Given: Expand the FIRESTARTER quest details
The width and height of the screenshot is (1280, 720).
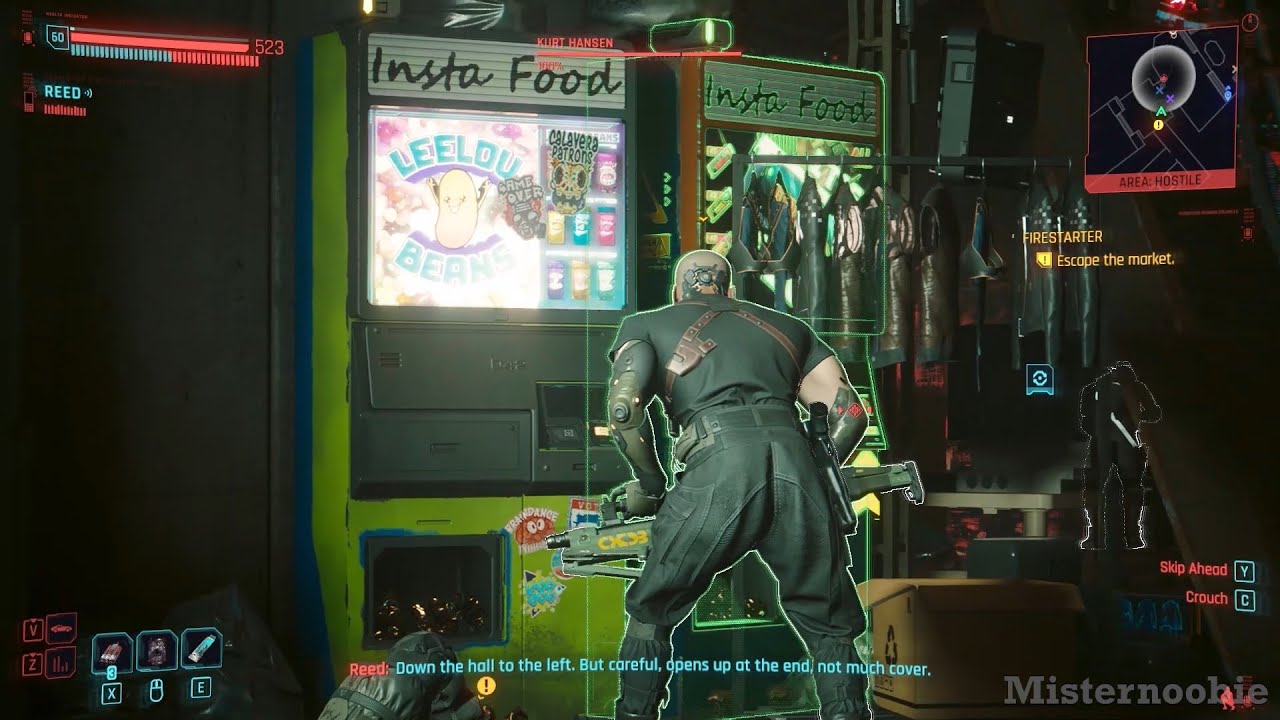Looking at the screenshot, I should (1062, 237).
